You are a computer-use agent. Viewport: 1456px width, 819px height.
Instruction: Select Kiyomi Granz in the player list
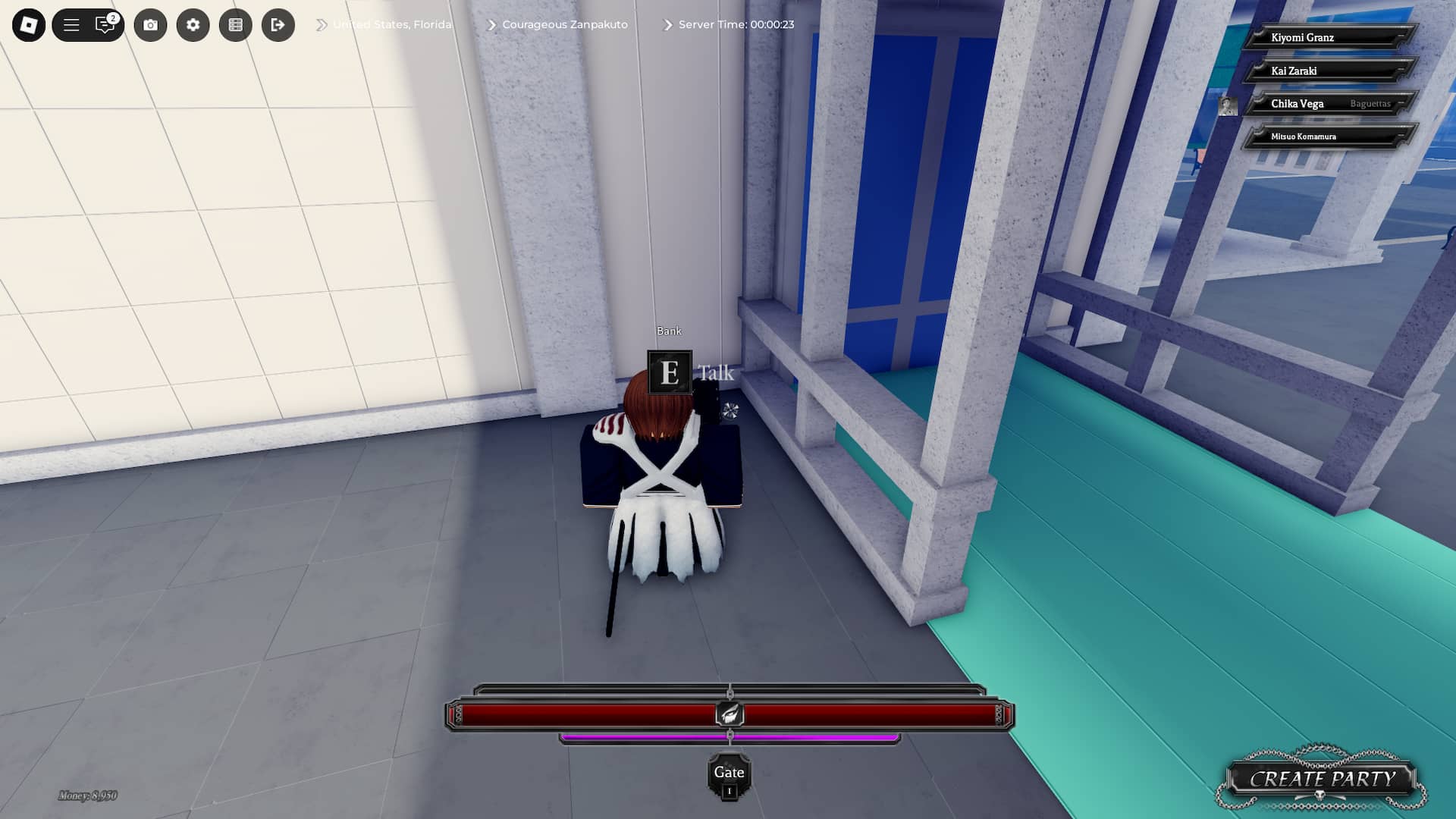coord(1332,36)
